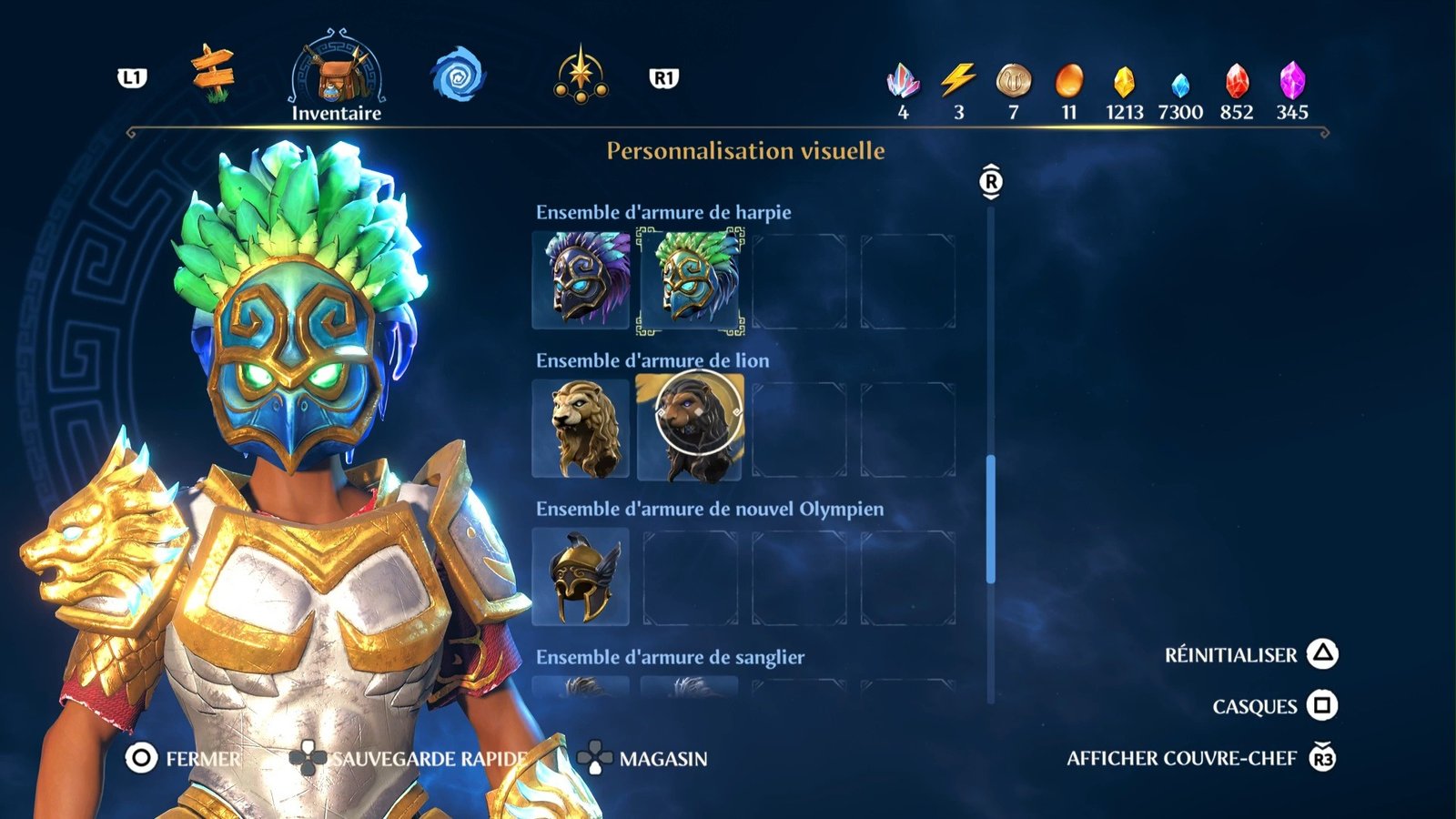The height and width of the screenshot is (819, 1456).
Task: Click the Réinitialiser option
Action: coord(1250,655)
